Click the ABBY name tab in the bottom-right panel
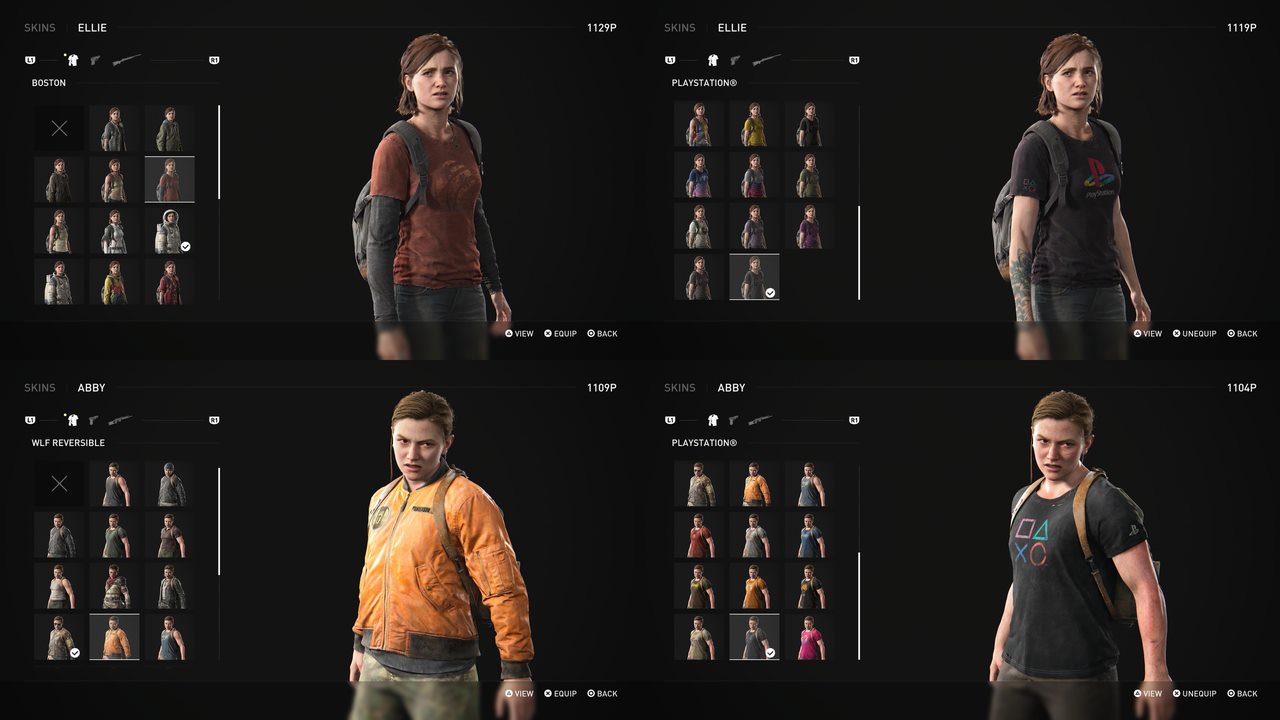1280x720 pixels. 731,387
